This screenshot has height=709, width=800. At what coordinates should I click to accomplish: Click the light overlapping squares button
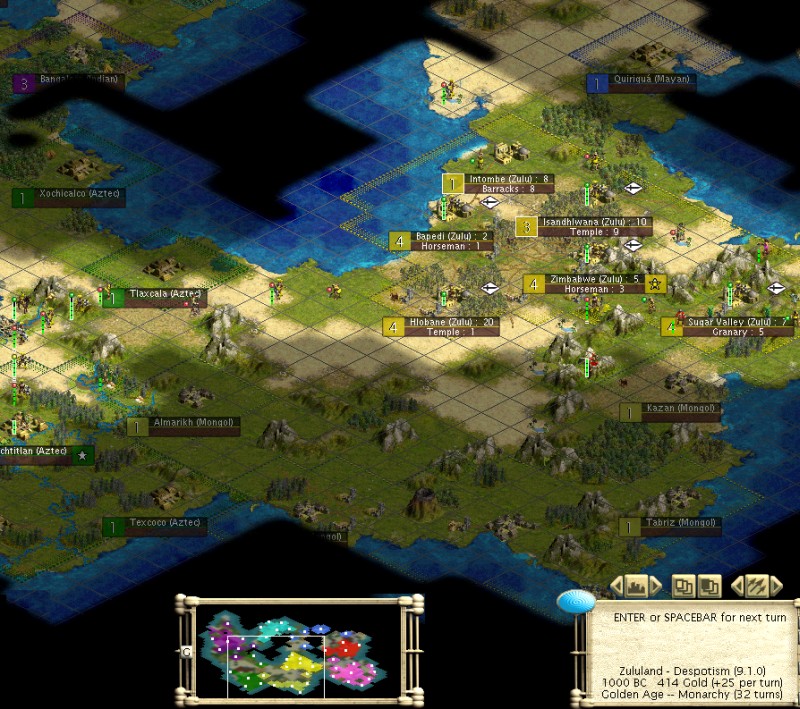[x=683, y=586]
